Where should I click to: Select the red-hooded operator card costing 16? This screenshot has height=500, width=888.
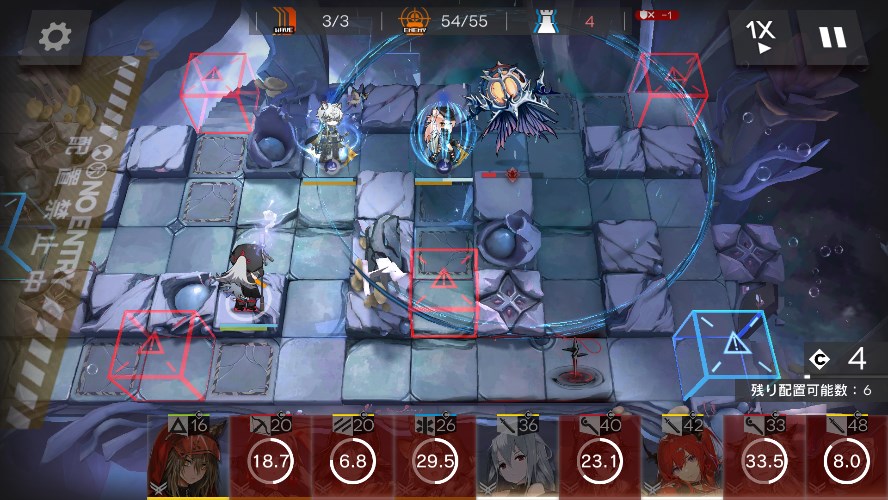188,457
